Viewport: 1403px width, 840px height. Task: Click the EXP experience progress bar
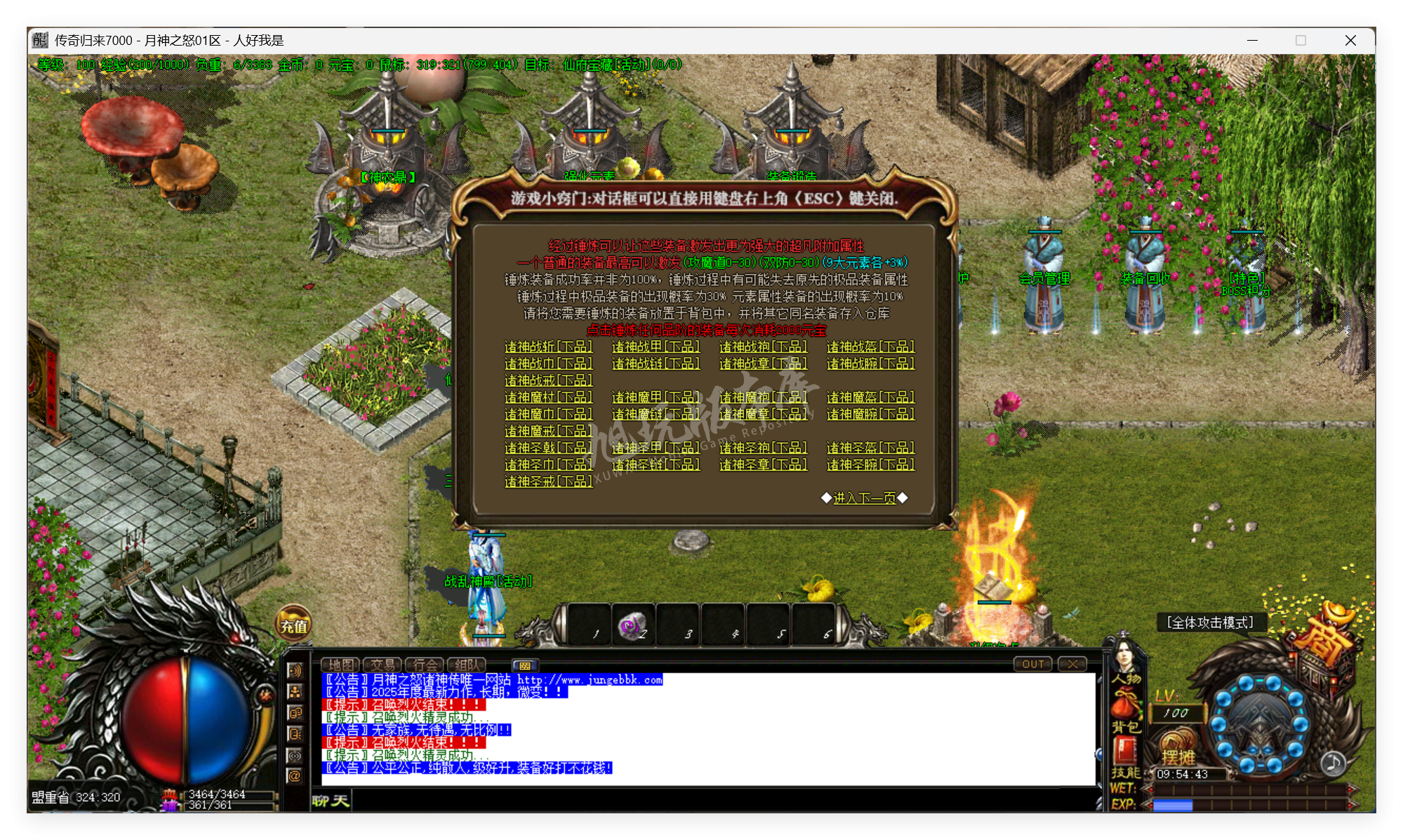click(1243, 804)
